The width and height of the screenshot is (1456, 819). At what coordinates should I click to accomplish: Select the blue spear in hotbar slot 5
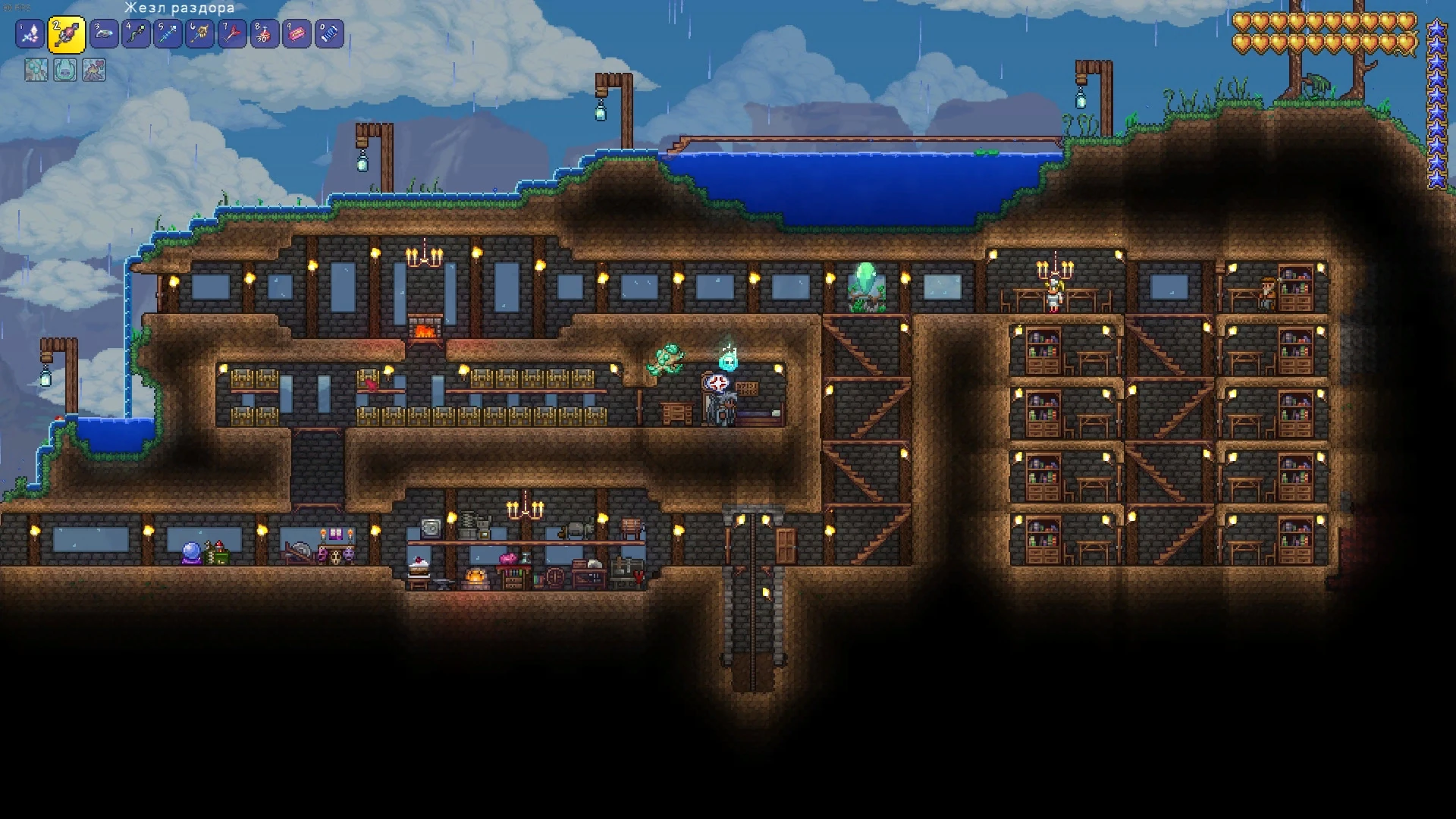[x=168, y=33]
